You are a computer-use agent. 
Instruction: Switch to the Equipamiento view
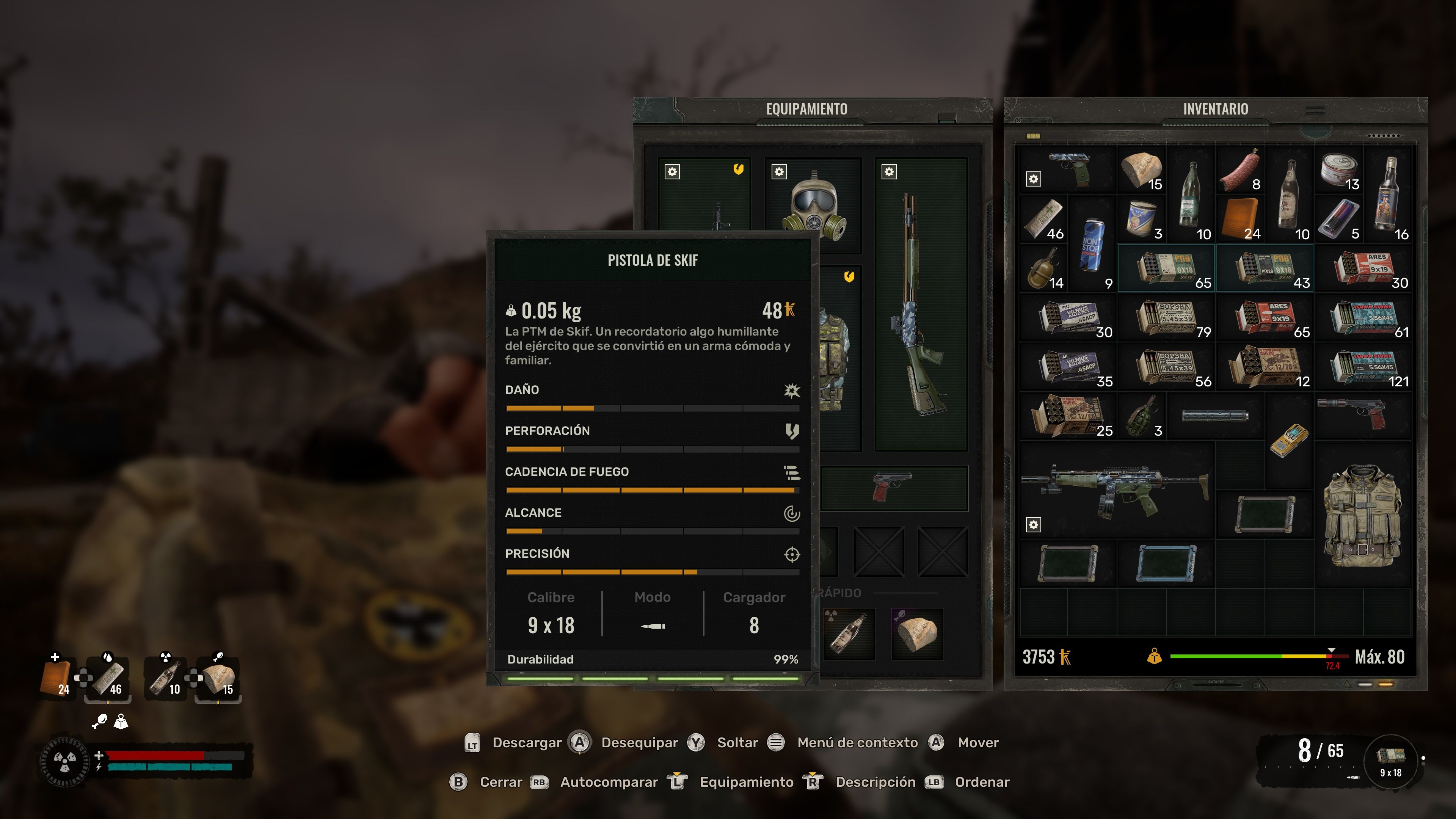pos(742,782)
